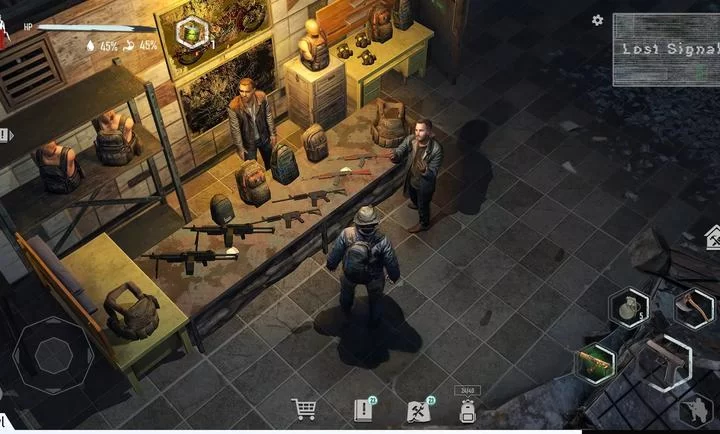Tap the virtual movement joystick
This screenshot has height=434, width=720.
tap(54, 355)
